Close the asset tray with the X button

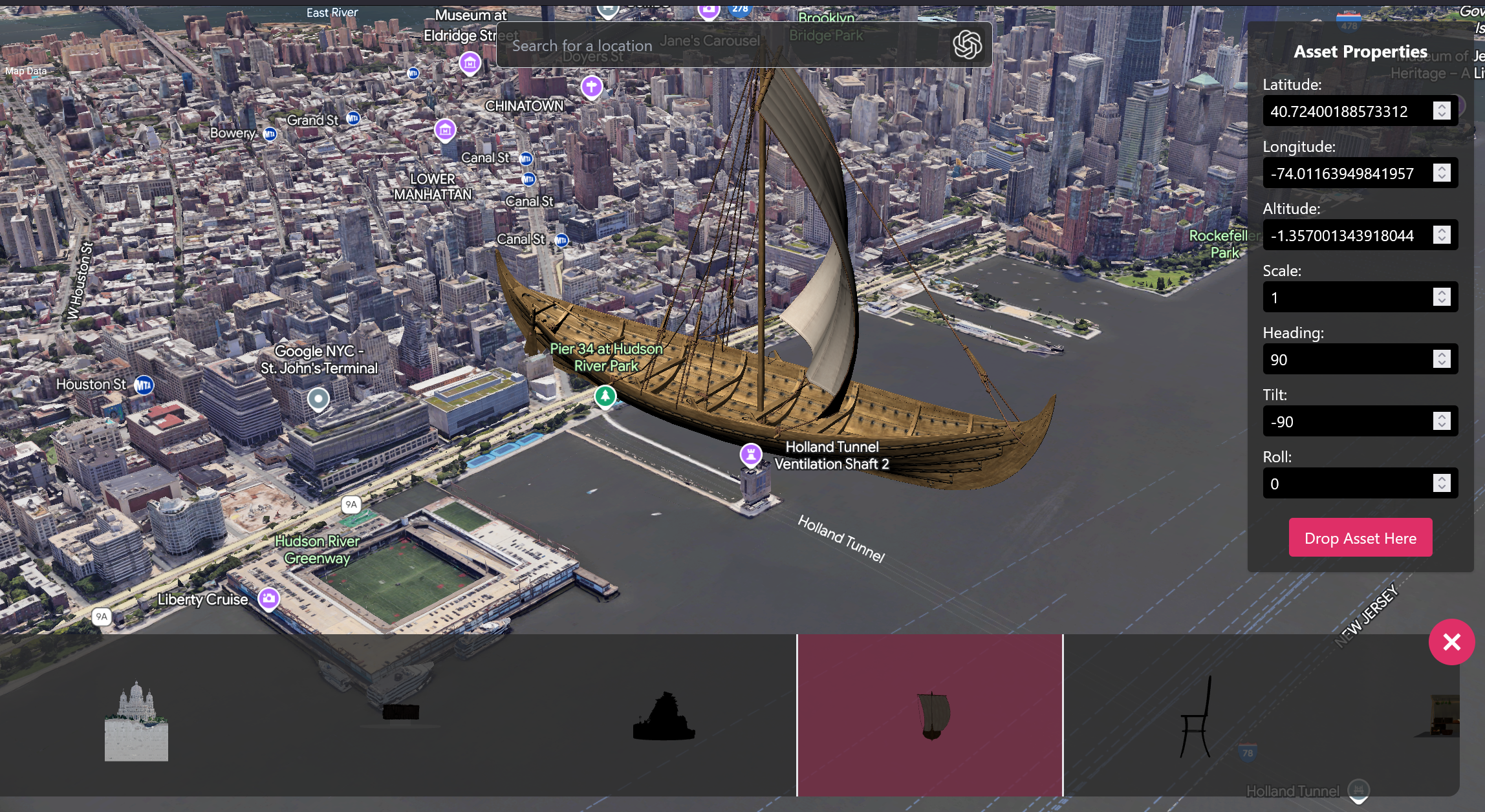1451,642
